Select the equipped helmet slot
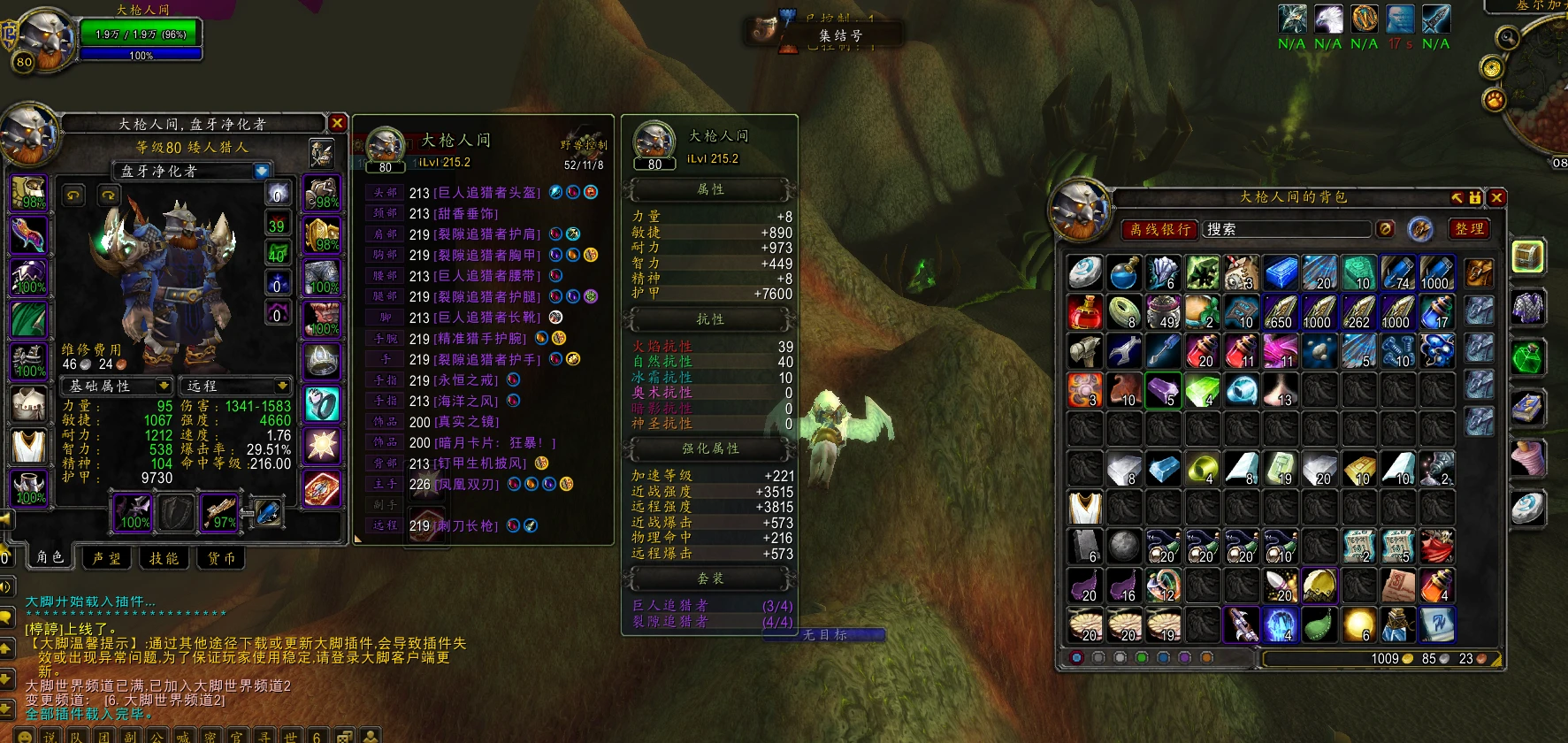This screenshot has width=1568, height=743. [x=28, y=192]
